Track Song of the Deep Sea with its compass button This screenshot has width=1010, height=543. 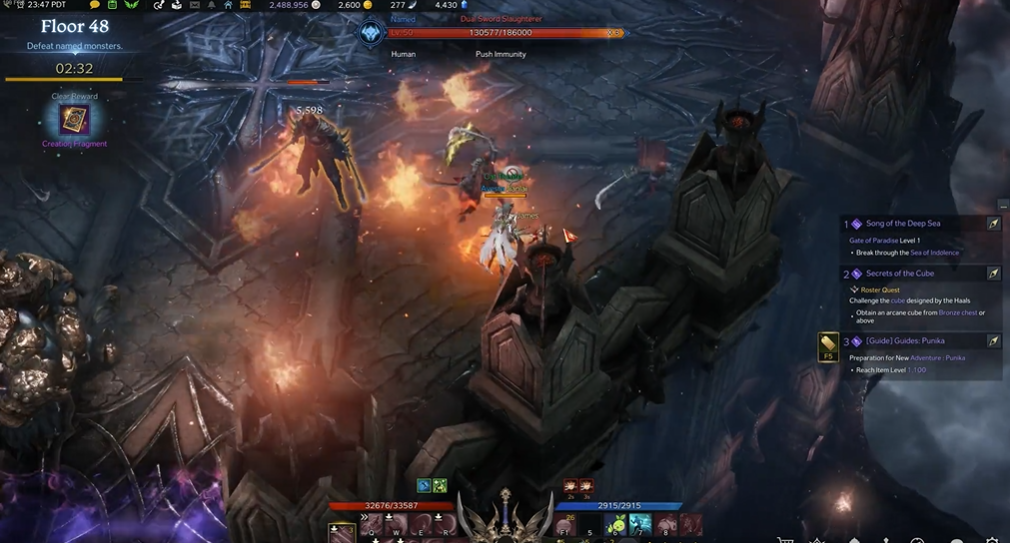(994, 223)
